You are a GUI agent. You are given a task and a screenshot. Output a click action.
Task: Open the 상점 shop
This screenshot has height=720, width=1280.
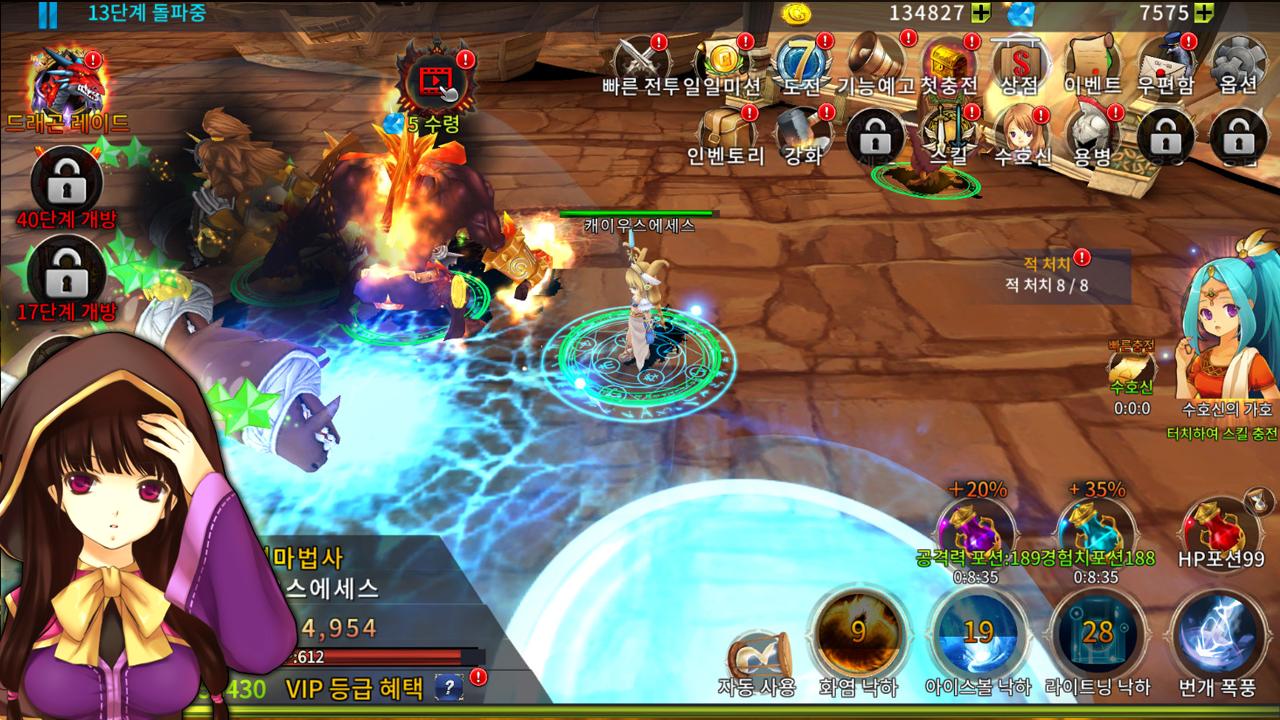[x=1018, y=64]
